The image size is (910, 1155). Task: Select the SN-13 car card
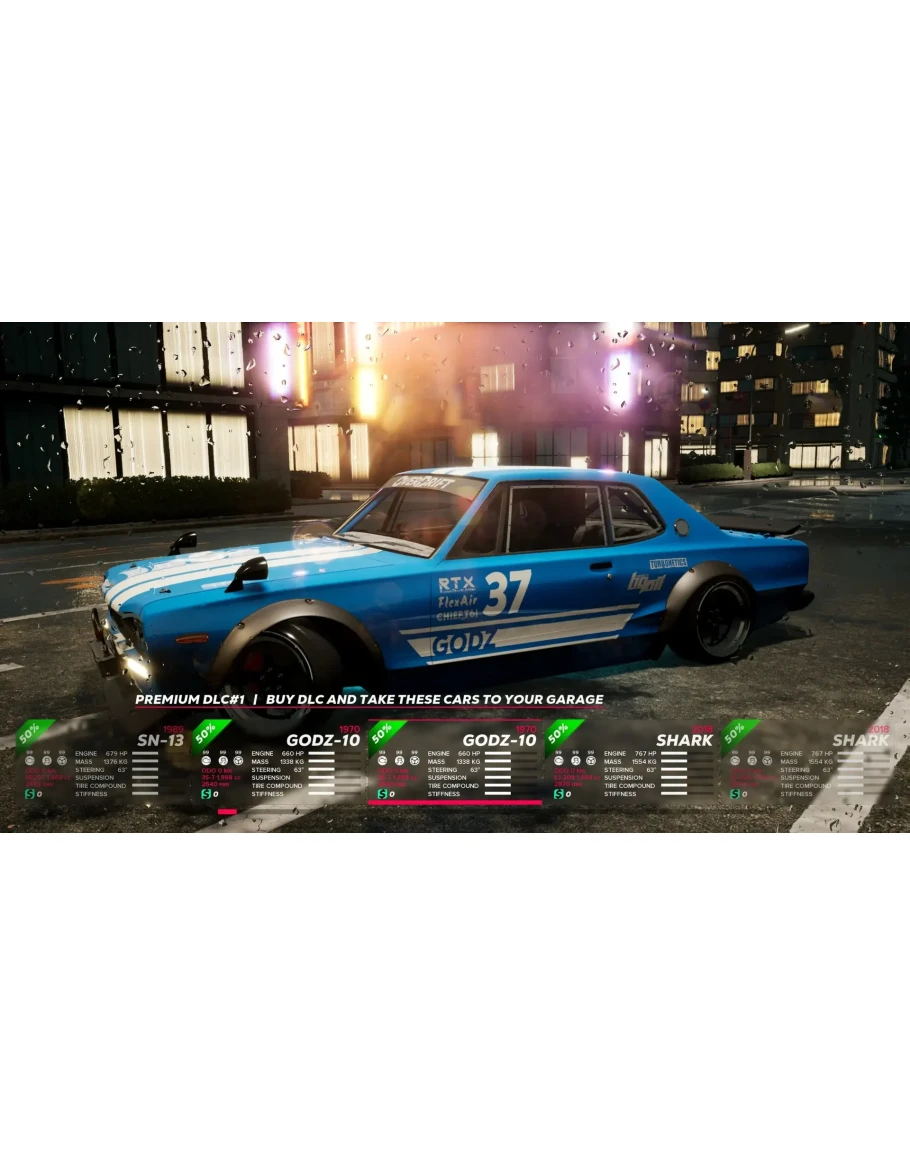pos(100,762)
